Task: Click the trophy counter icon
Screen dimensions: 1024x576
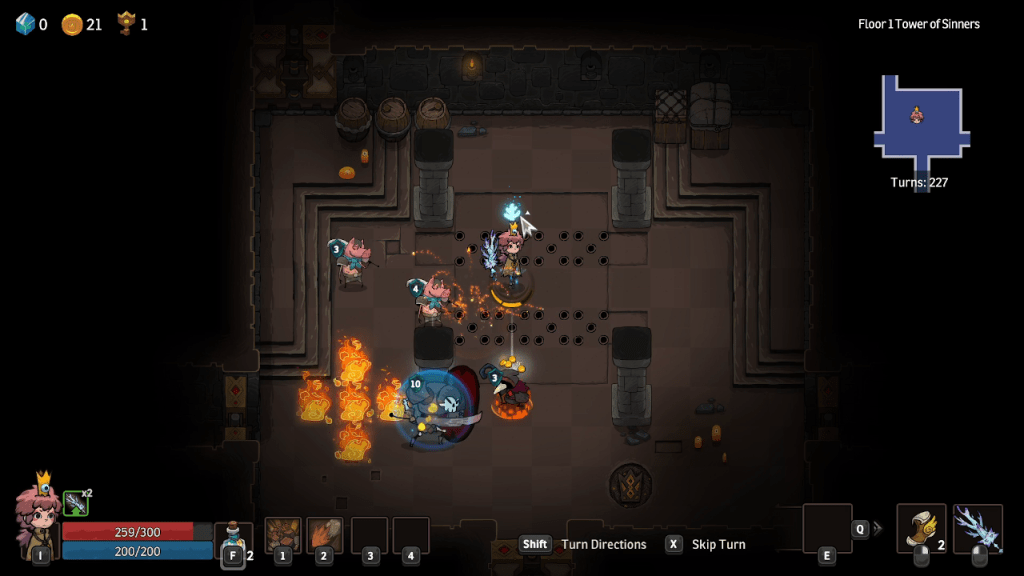Action: click(x=126, y=23)
